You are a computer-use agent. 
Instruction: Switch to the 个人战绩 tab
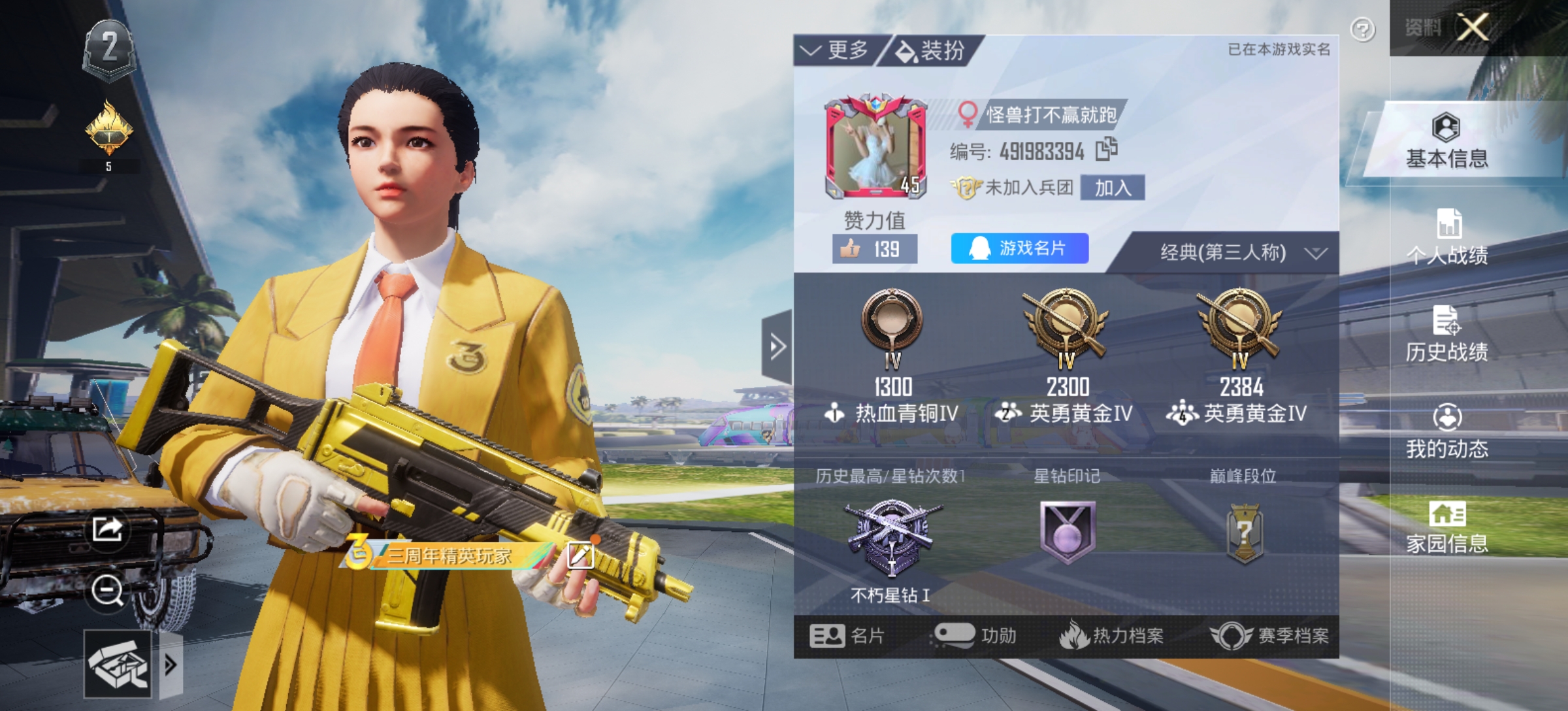[1446, 237]
